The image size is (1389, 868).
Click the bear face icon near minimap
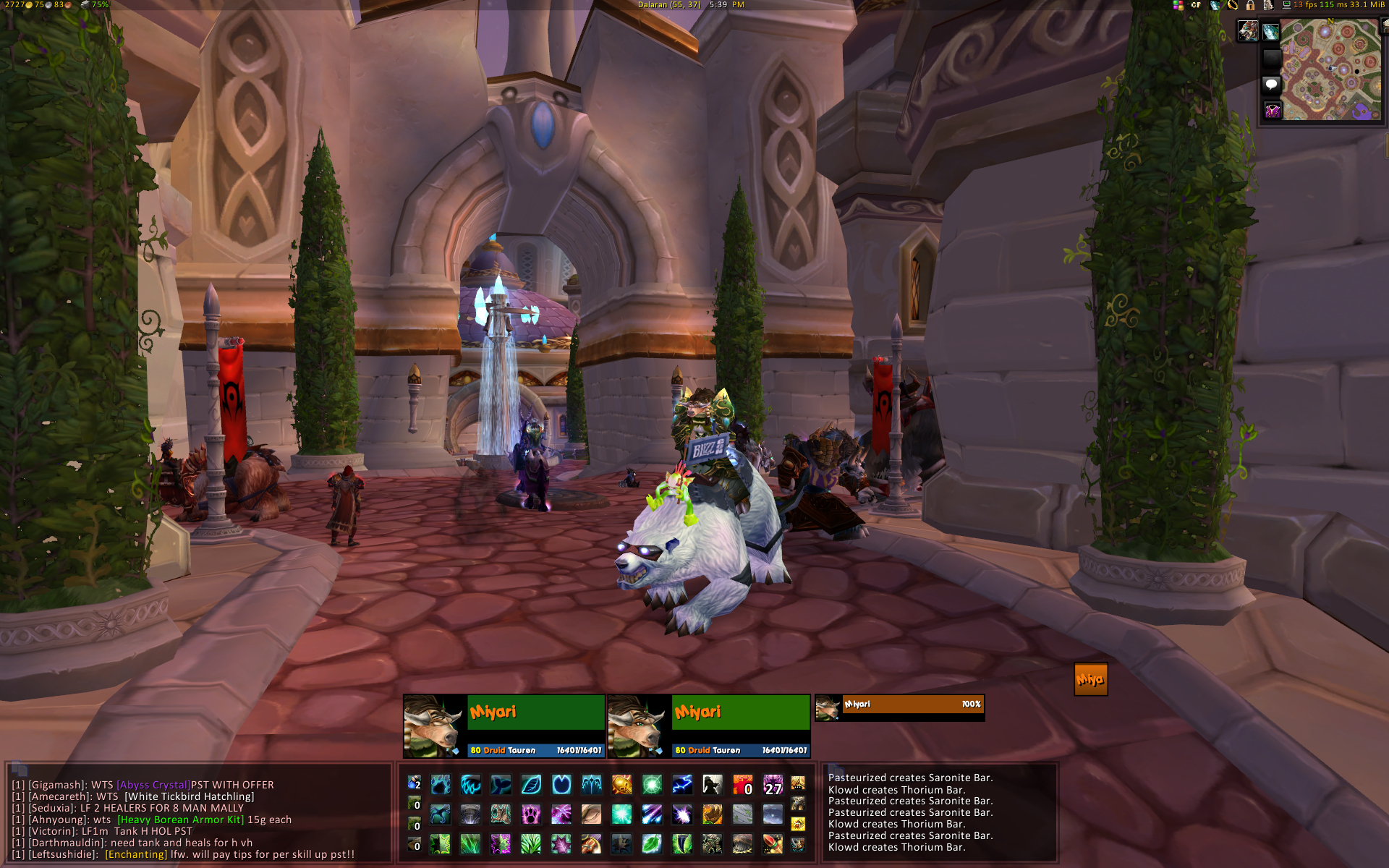coord(1248,31)
